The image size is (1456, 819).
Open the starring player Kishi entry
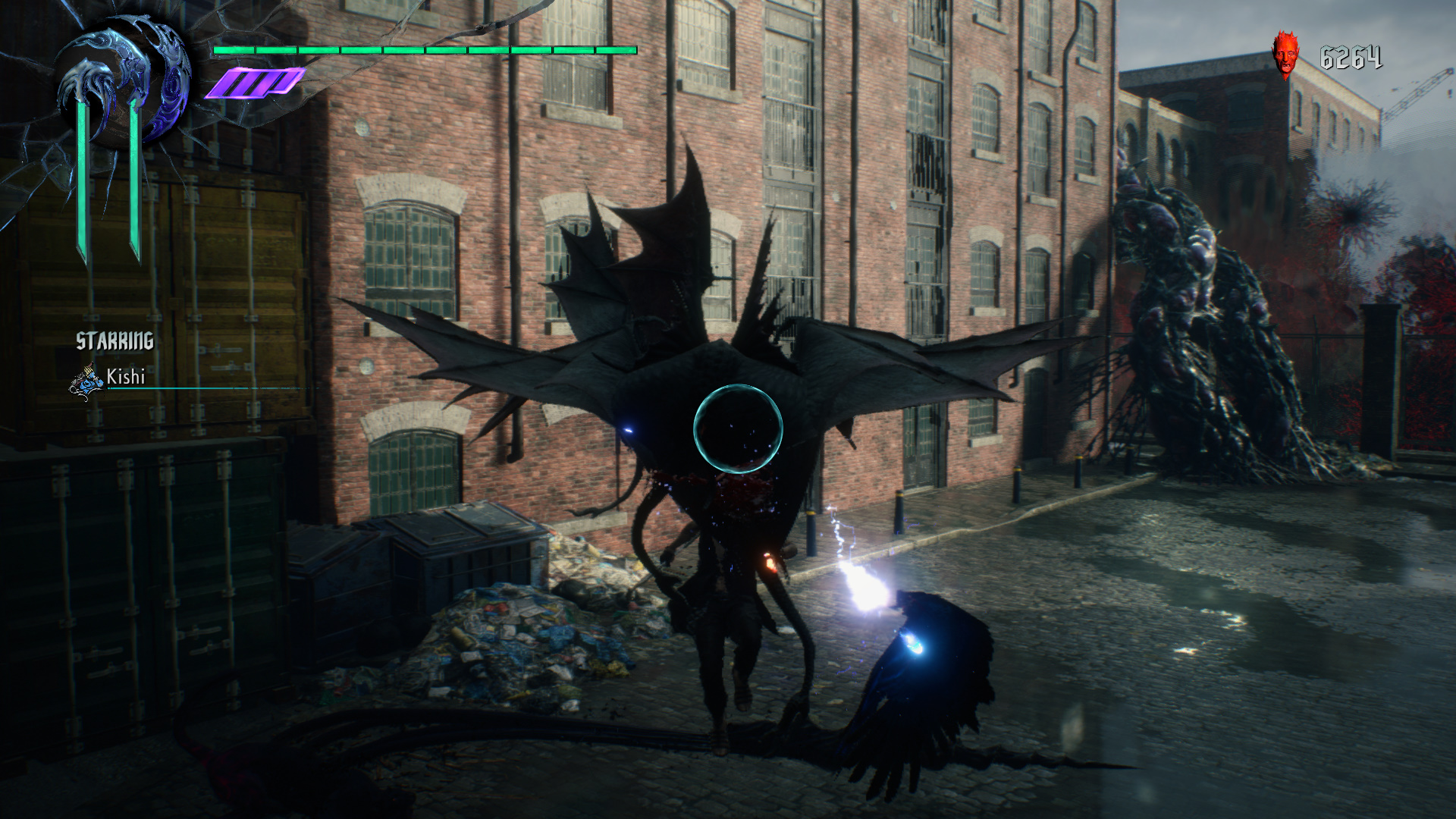point(125,377)
